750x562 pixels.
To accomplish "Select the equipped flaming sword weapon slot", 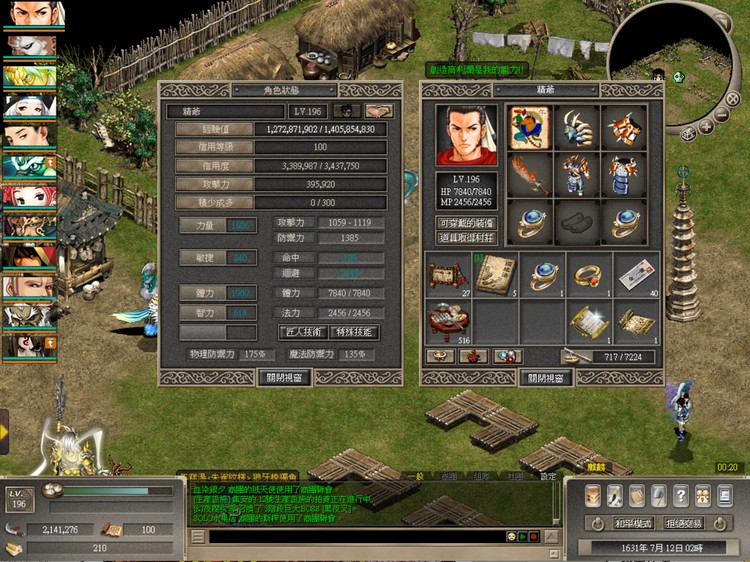I will coord(529,175).
